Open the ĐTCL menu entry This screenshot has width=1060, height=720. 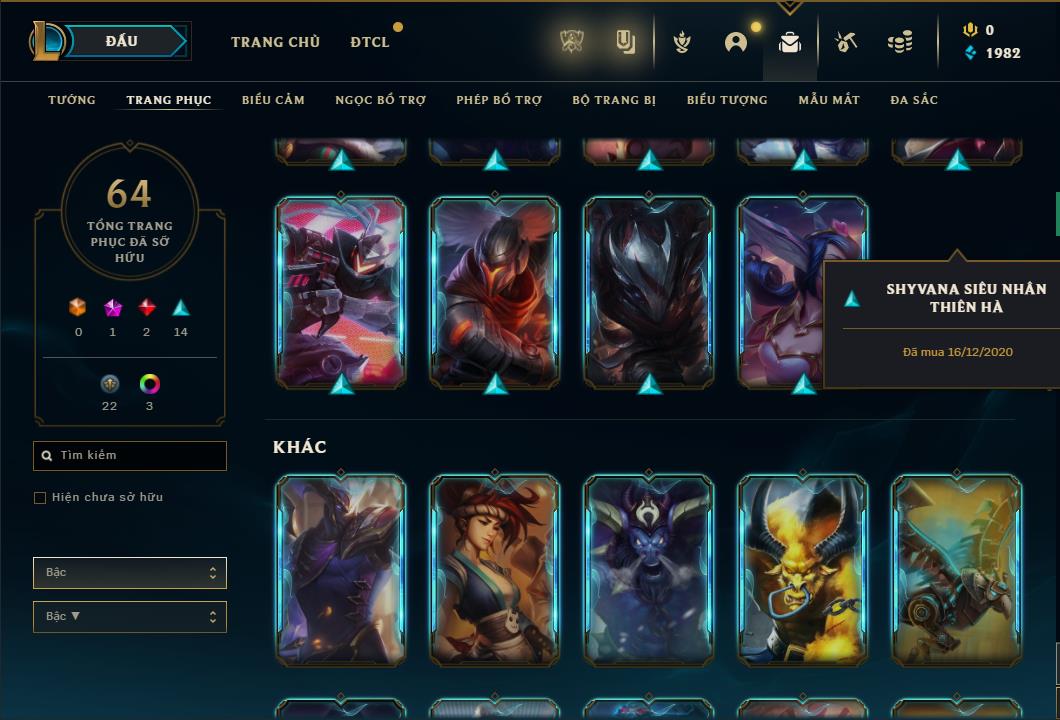pos(370,42)
